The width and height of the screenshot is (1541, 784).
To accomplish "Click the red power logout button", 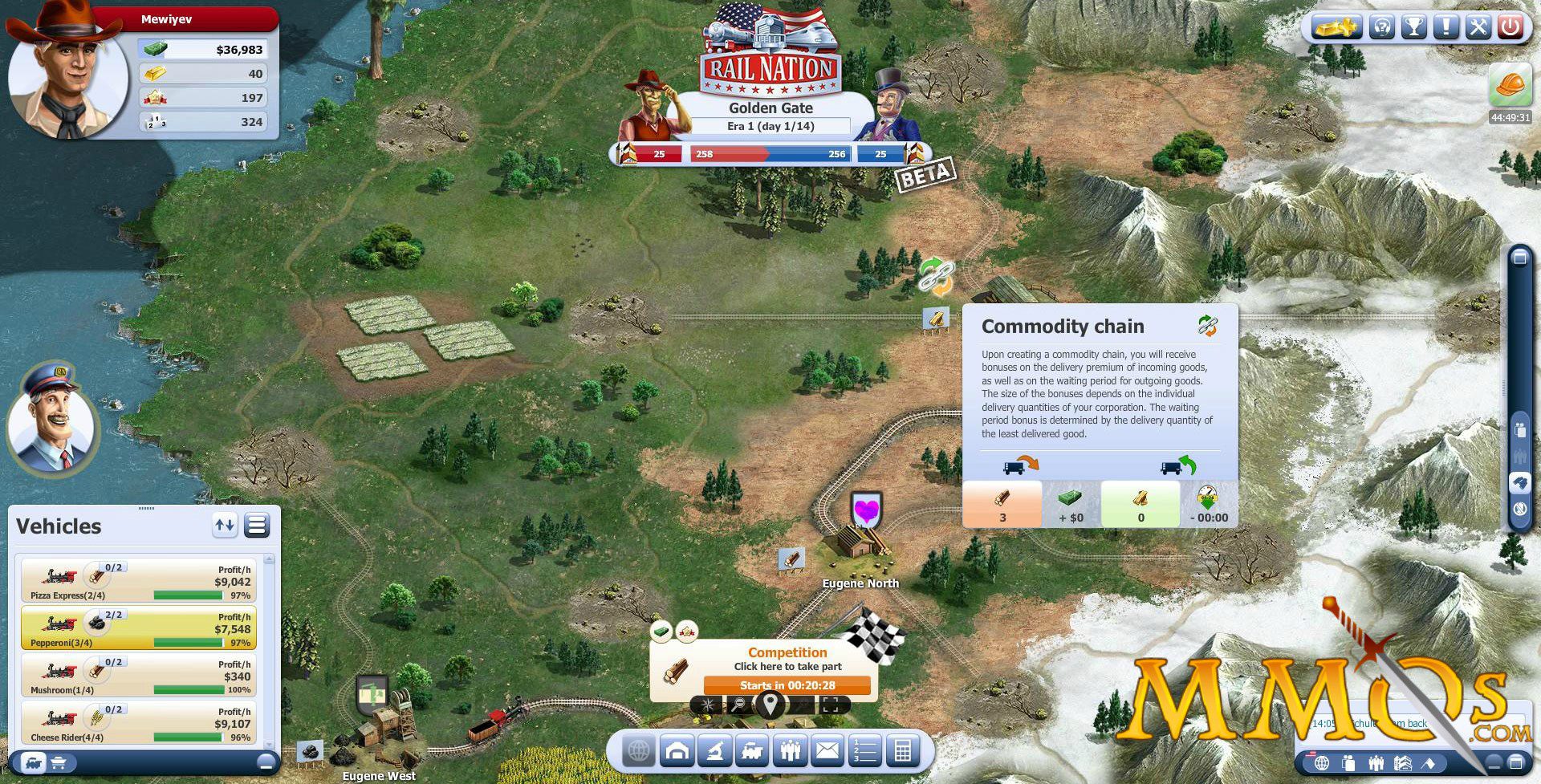I will tap(1510, 27).
